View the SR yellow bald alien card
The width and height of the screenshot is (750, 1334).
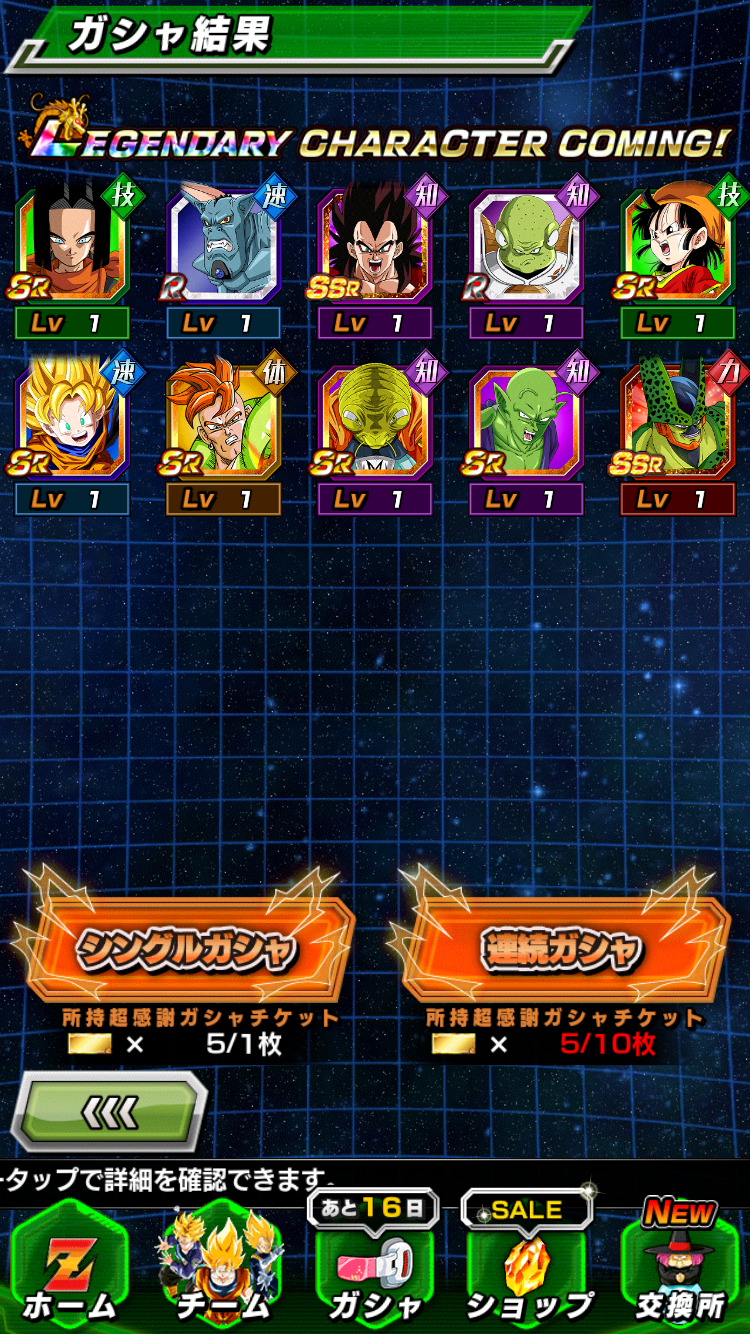374,421
